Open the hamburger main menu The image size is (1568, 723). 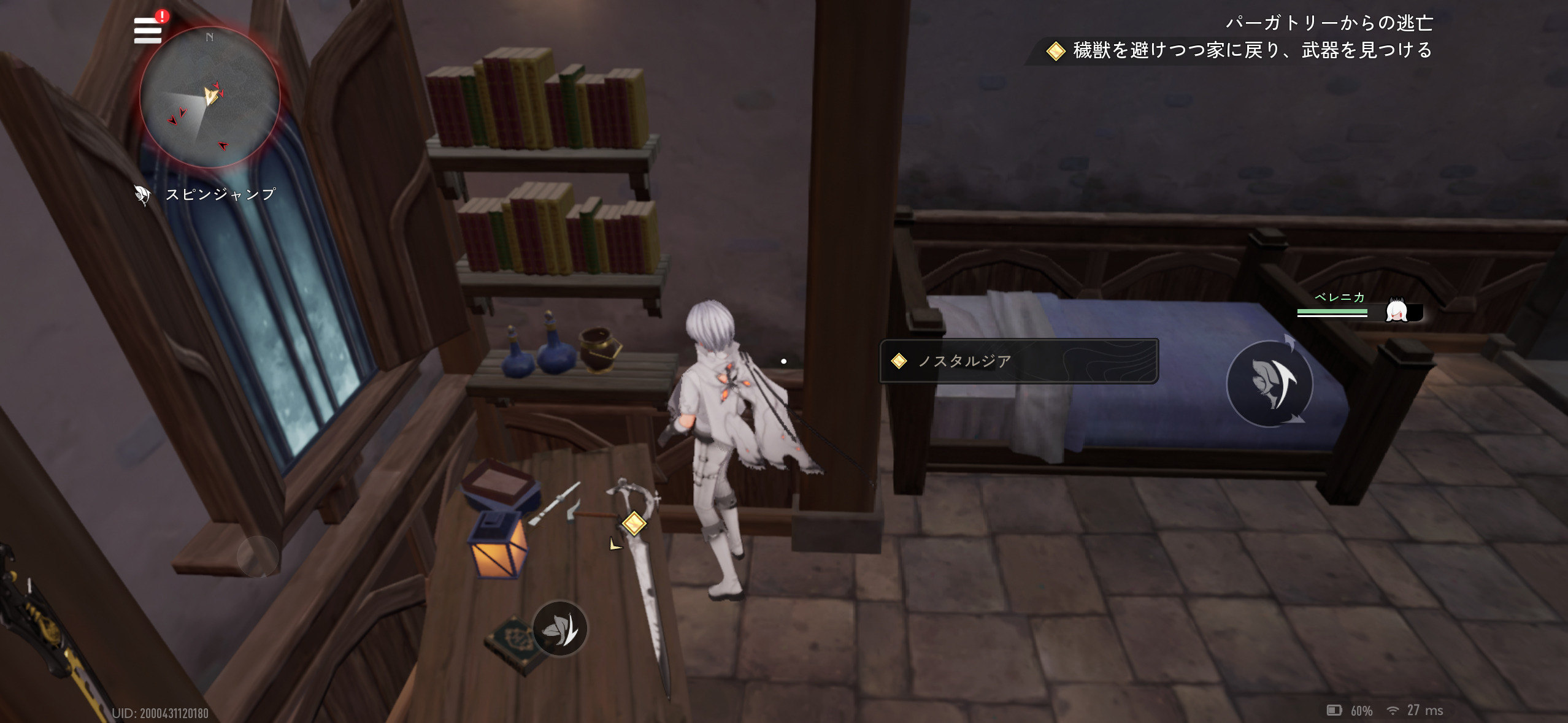148,30
